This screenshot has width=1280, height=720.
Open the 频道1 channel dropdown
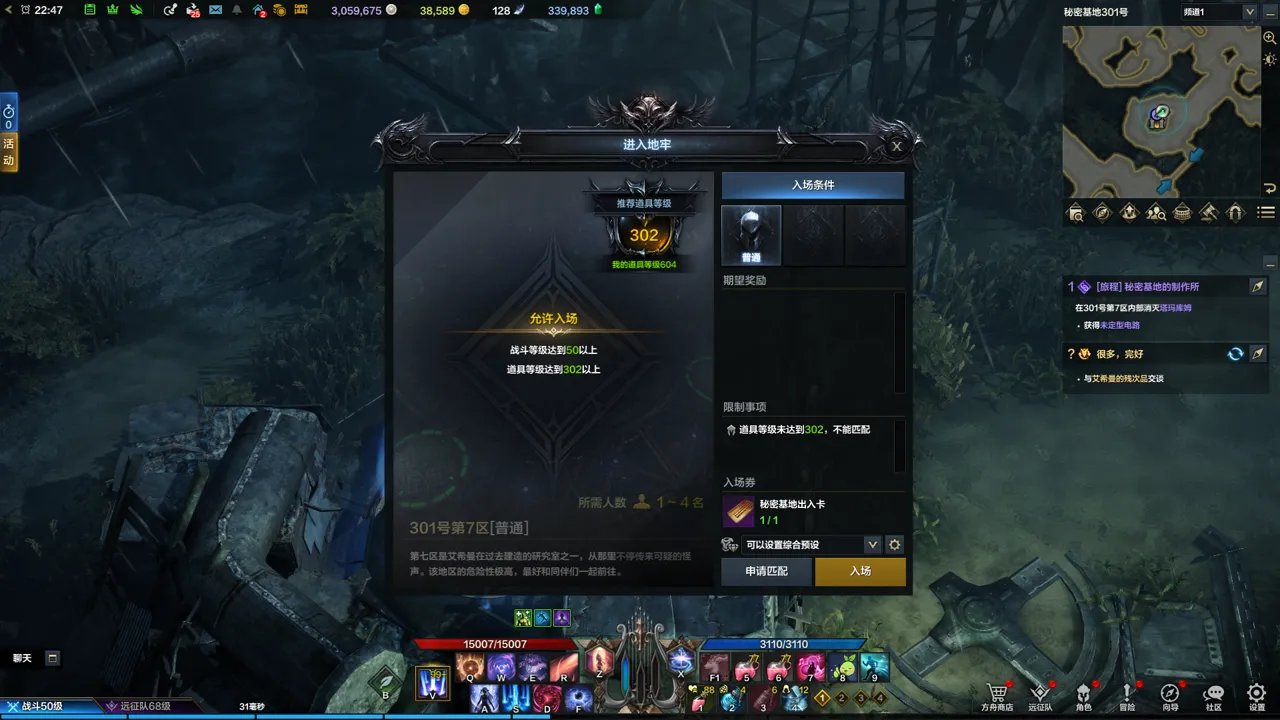pos(1249,12)
